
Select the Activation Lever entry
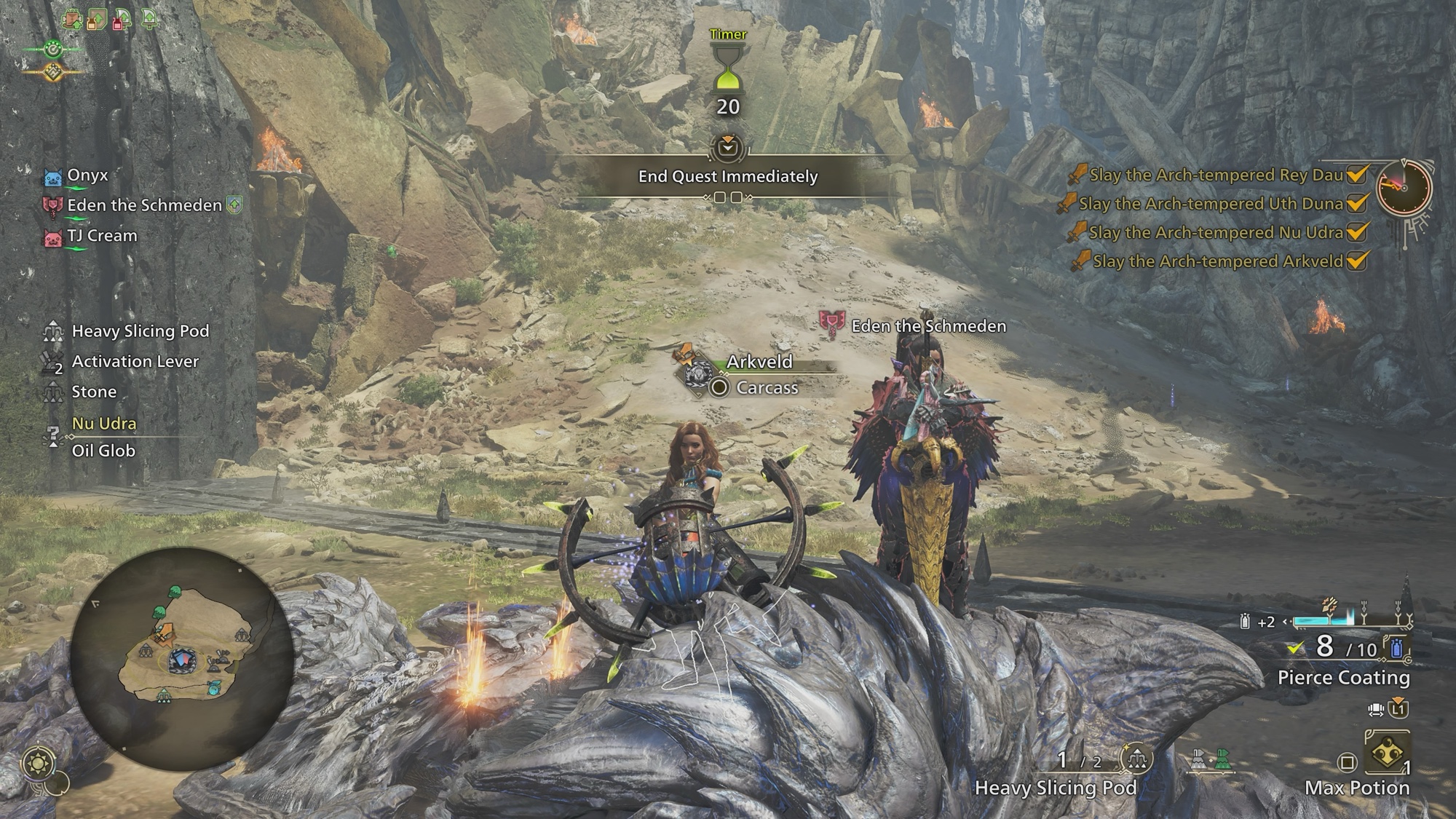(135, 362)
